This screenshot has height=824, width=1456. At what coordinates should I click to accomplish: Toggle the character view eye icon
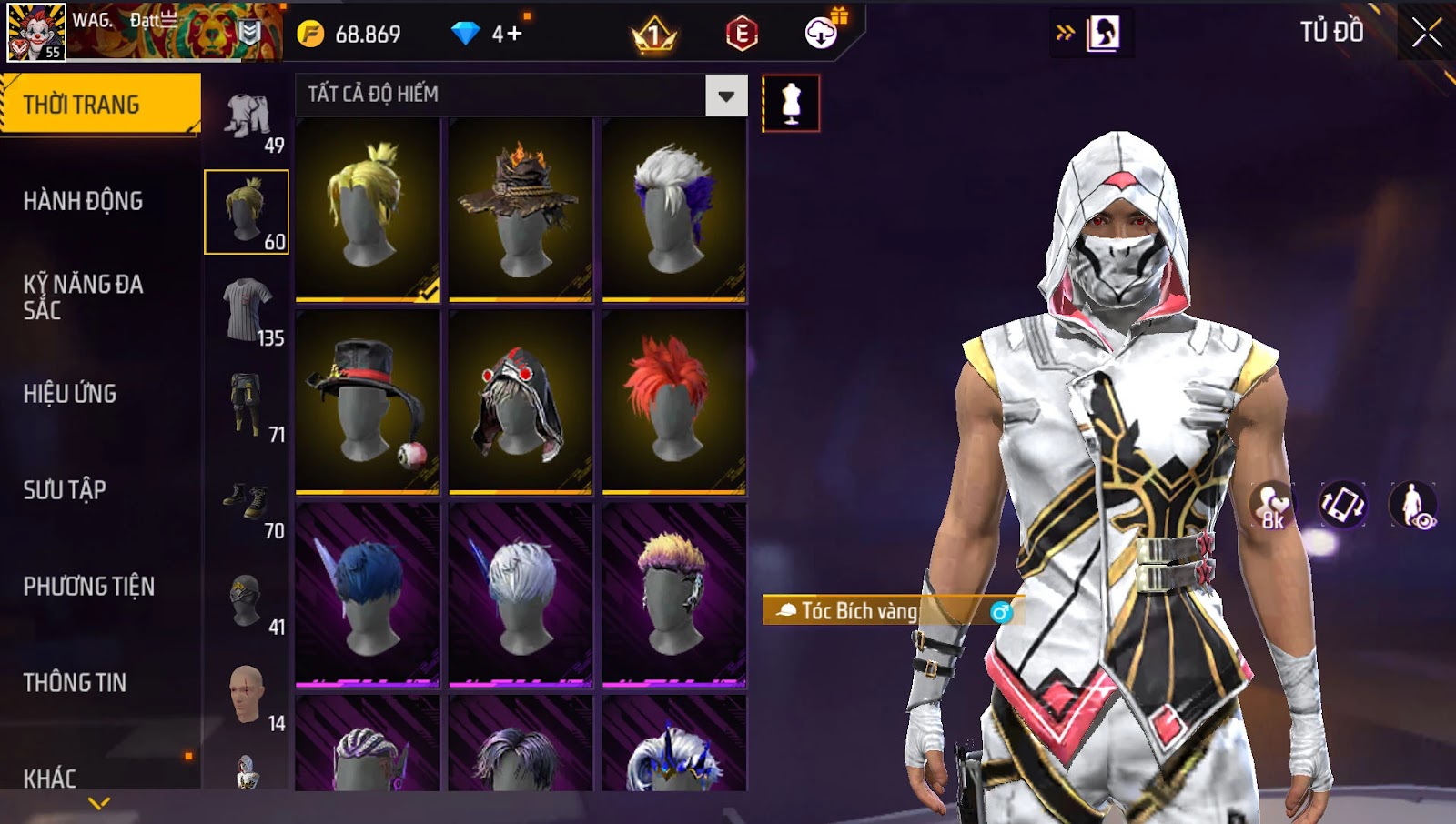[x=1412, y=505]
